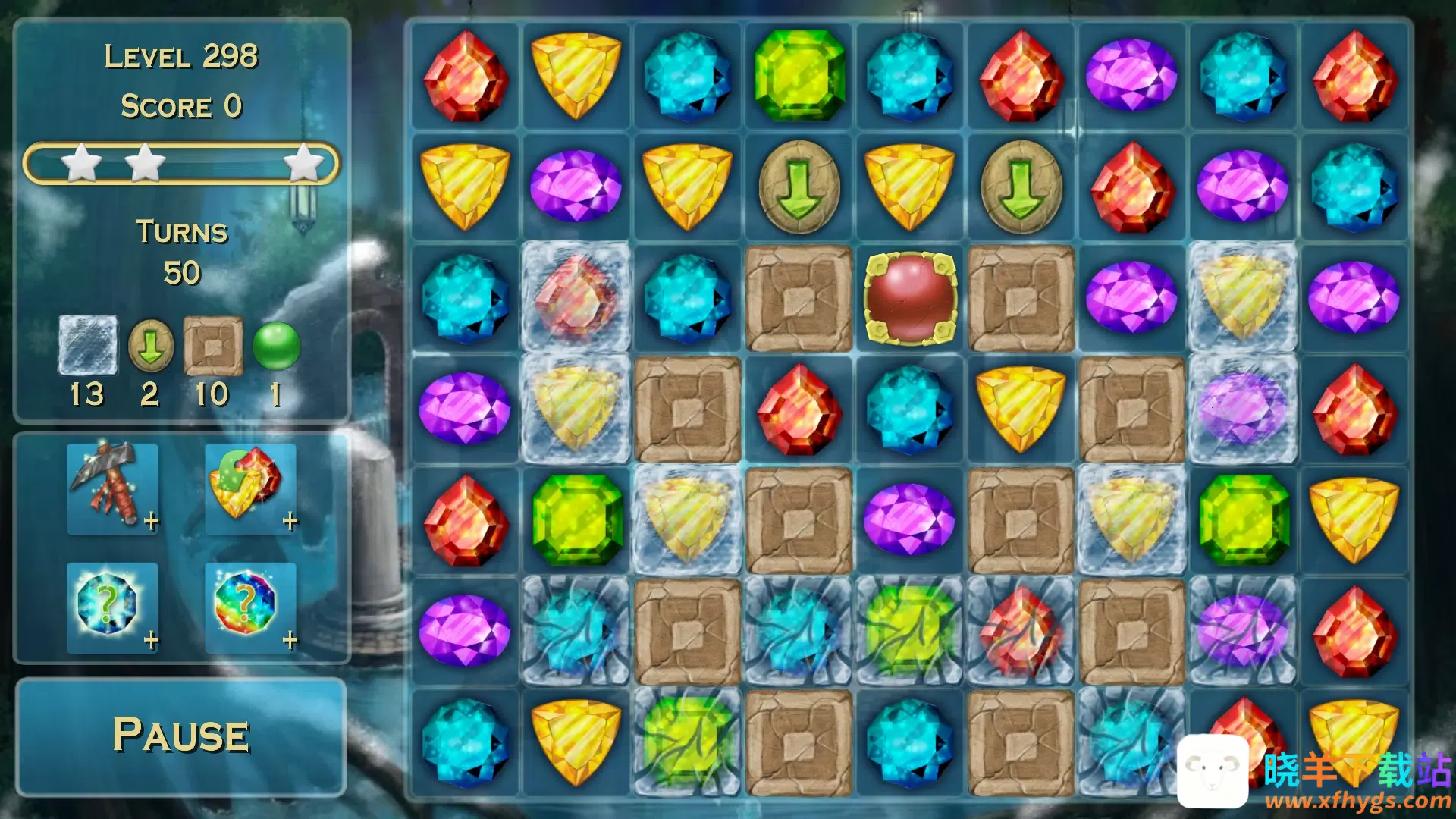Open the Pause menu
The width and height of the screenshot is (1456, 819).
(181, 736)
